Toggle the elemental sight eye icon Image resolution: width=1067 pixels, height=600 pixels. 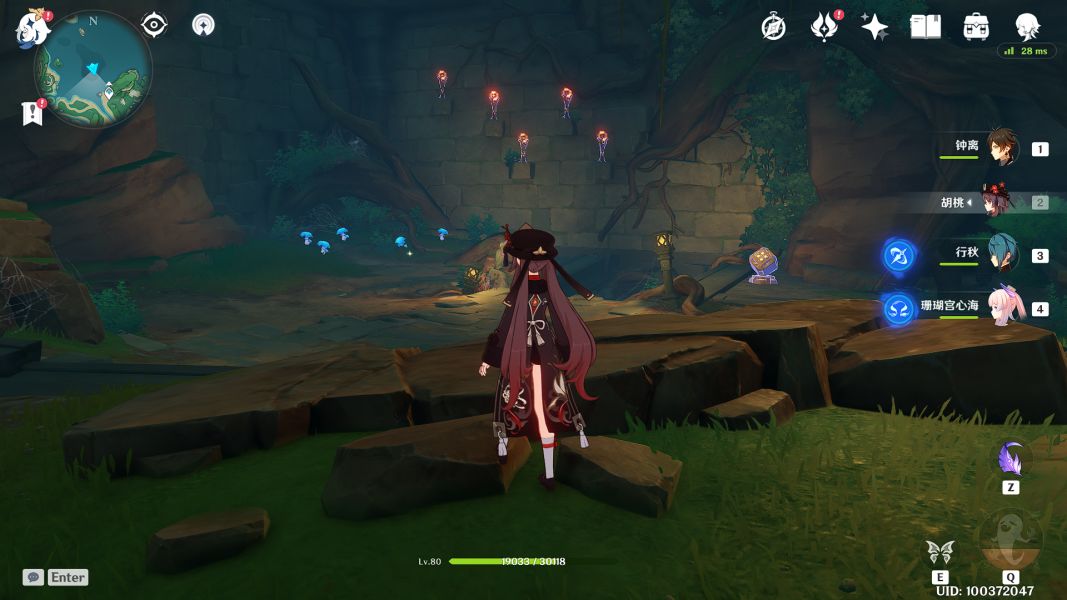coord(154,25)
